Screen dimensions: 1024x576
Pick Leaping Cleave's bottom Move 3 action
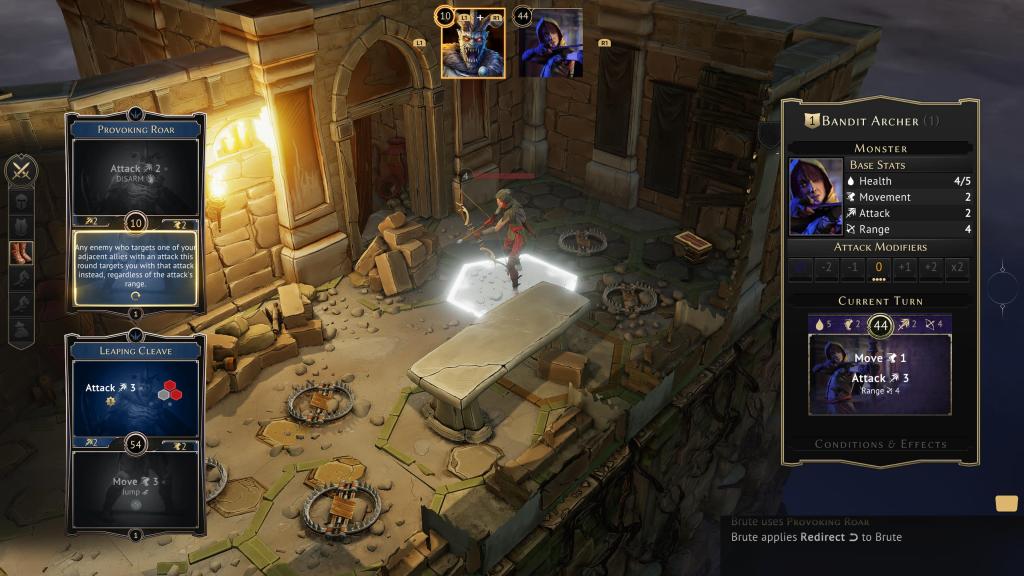point(135,488)
